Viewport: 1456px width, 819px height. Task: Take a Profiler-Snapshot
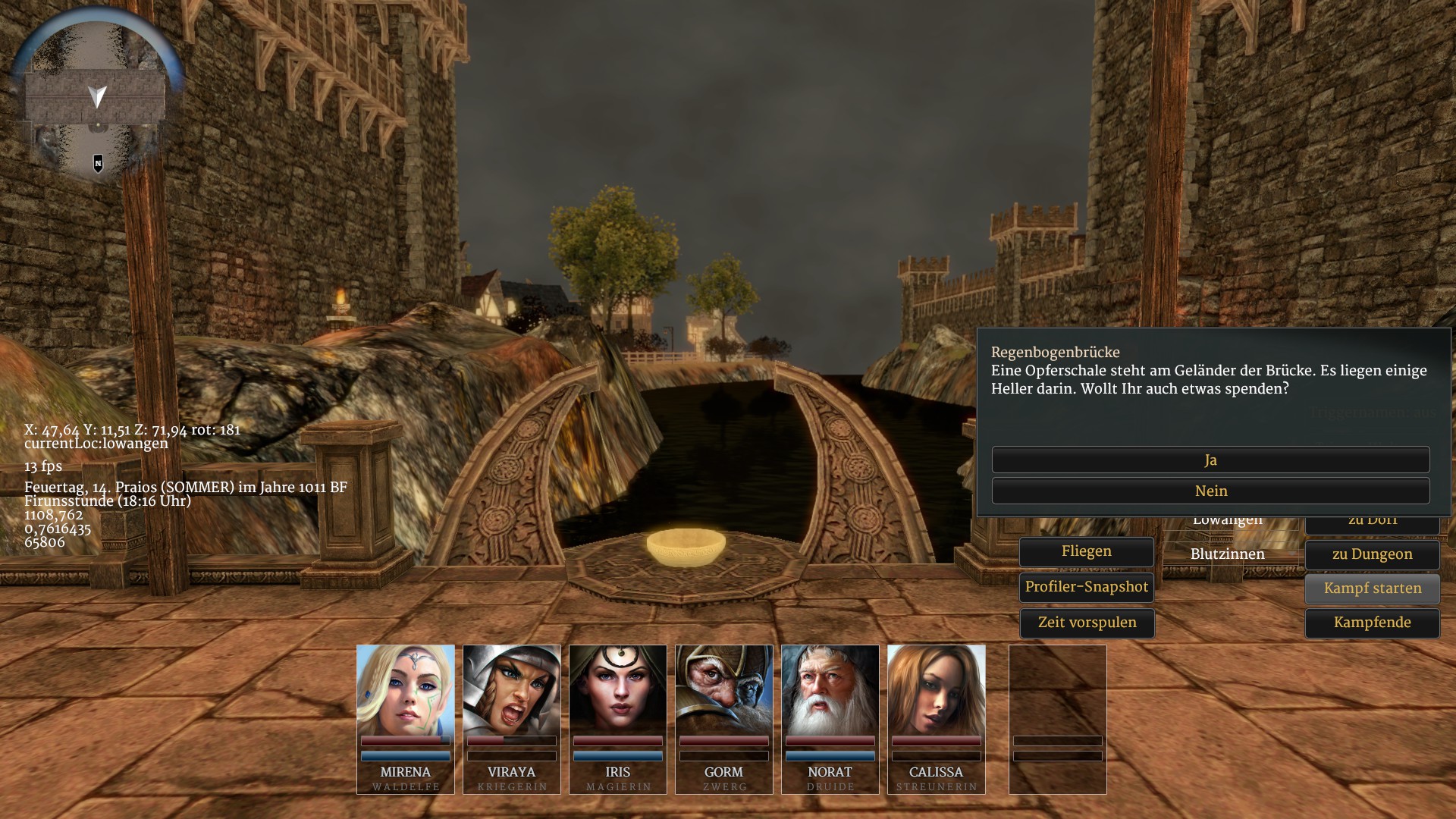coord(1086,587)
